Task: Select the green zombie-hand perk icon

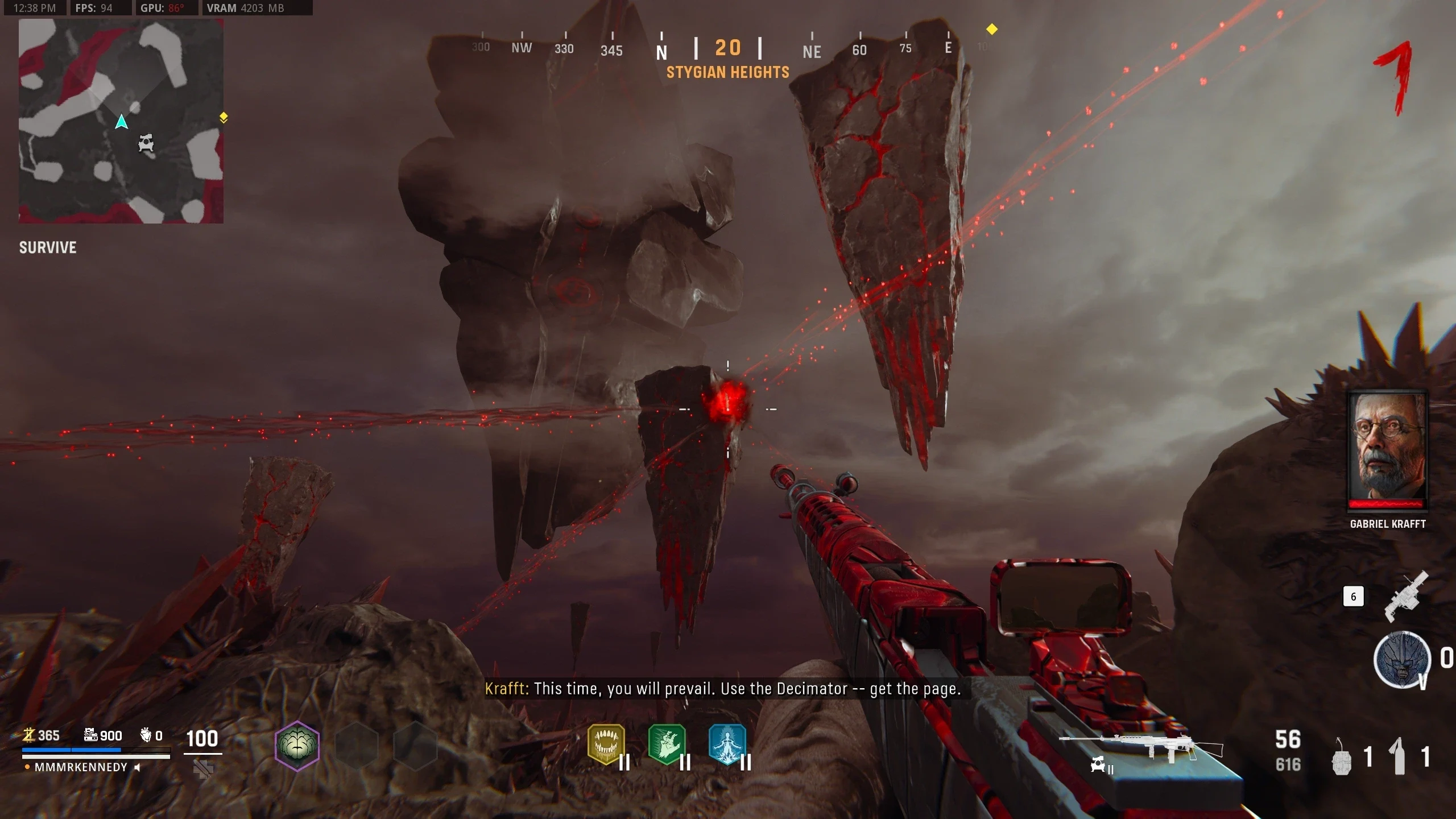Action: click(667, 744)
